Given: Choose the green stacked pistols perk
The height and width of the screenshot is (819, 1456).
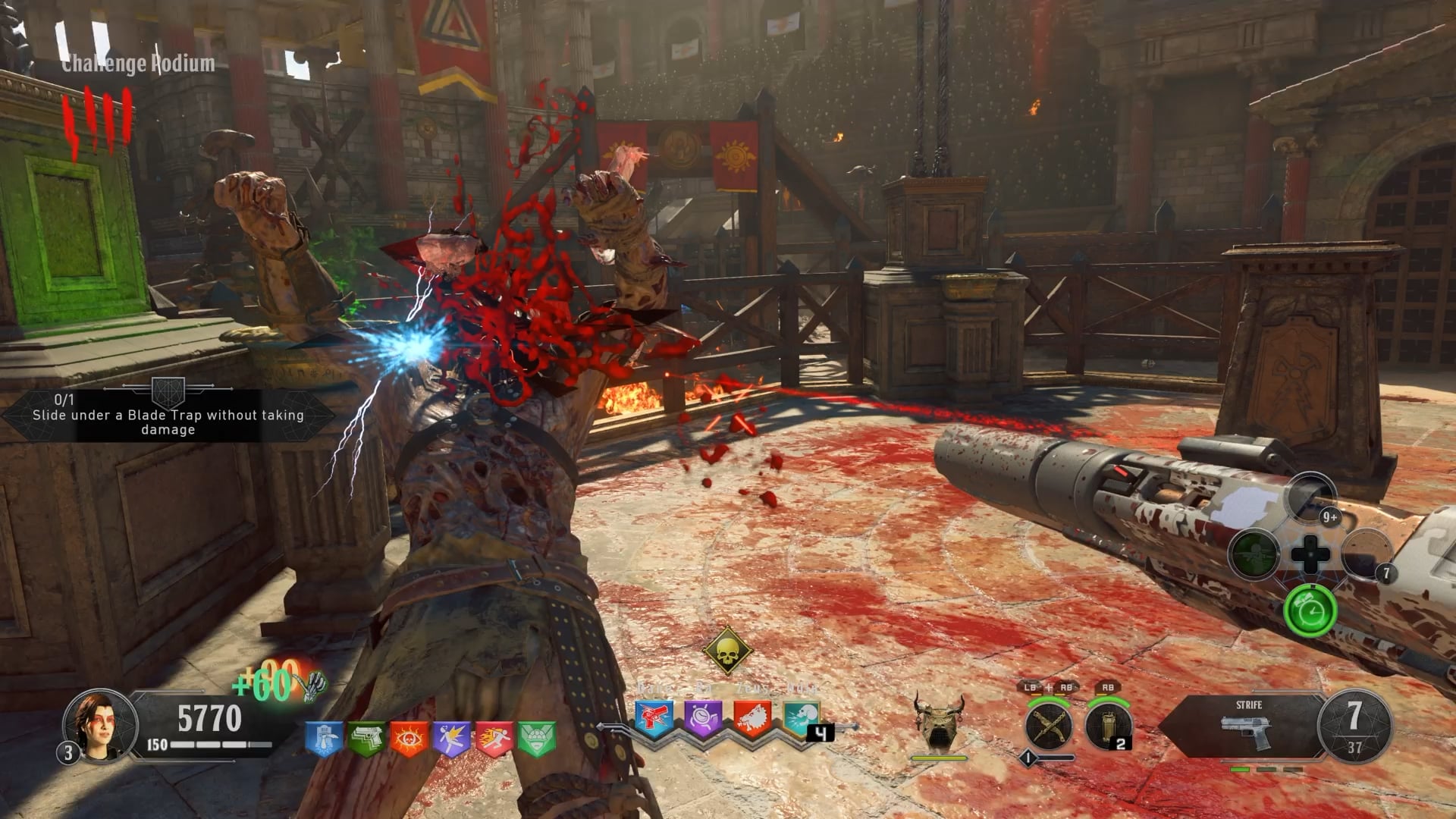Looking at the screenshot, I should click(366, 738).
